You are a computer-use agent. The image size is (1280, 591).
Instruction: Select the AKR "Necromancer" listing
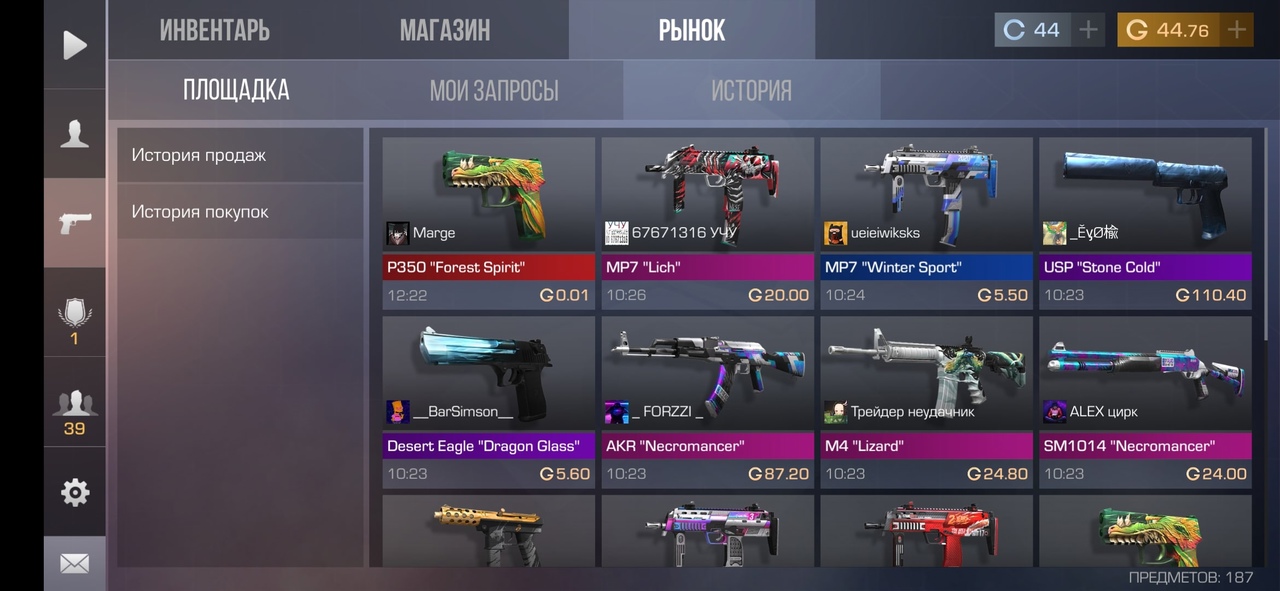(707, 402)
